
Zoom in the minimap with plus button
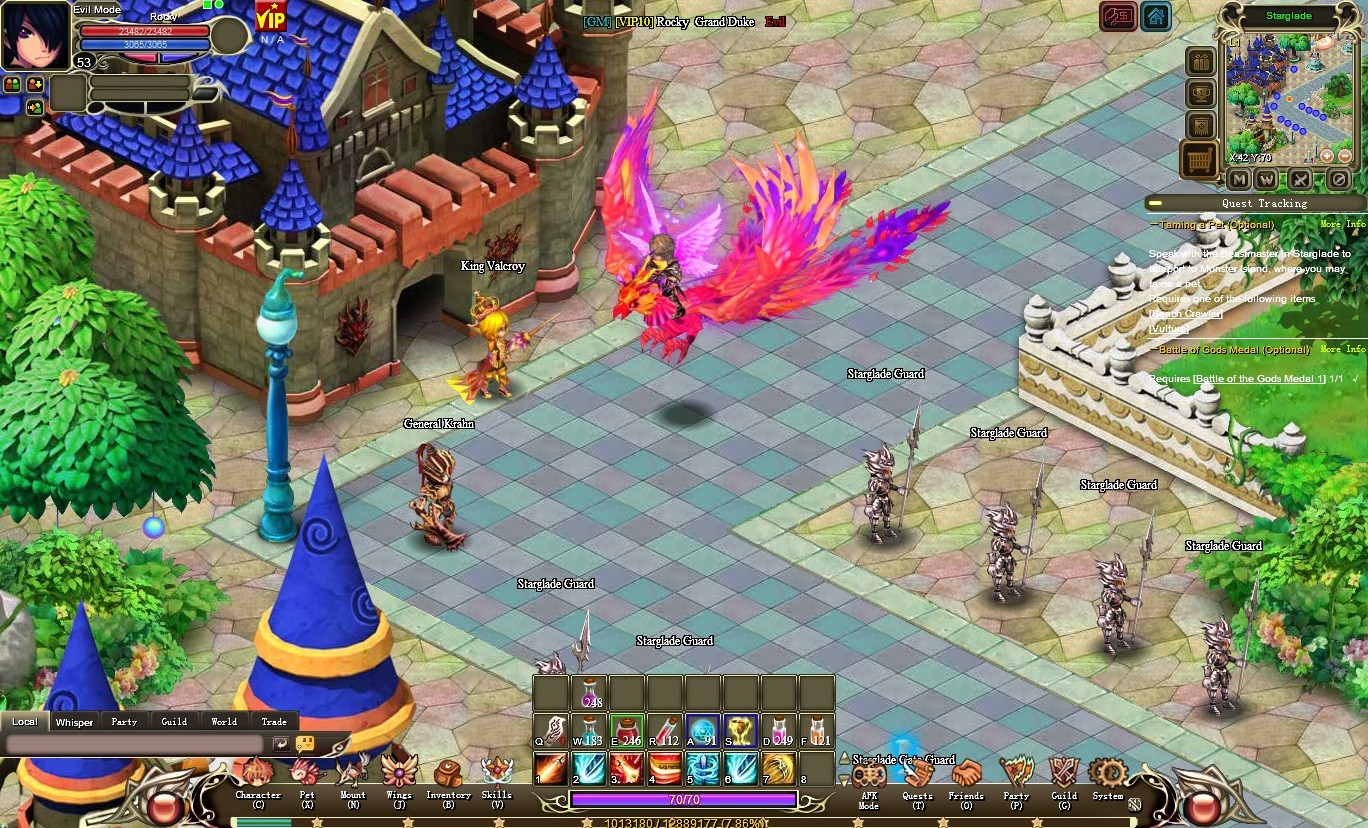coord(1326,156)
